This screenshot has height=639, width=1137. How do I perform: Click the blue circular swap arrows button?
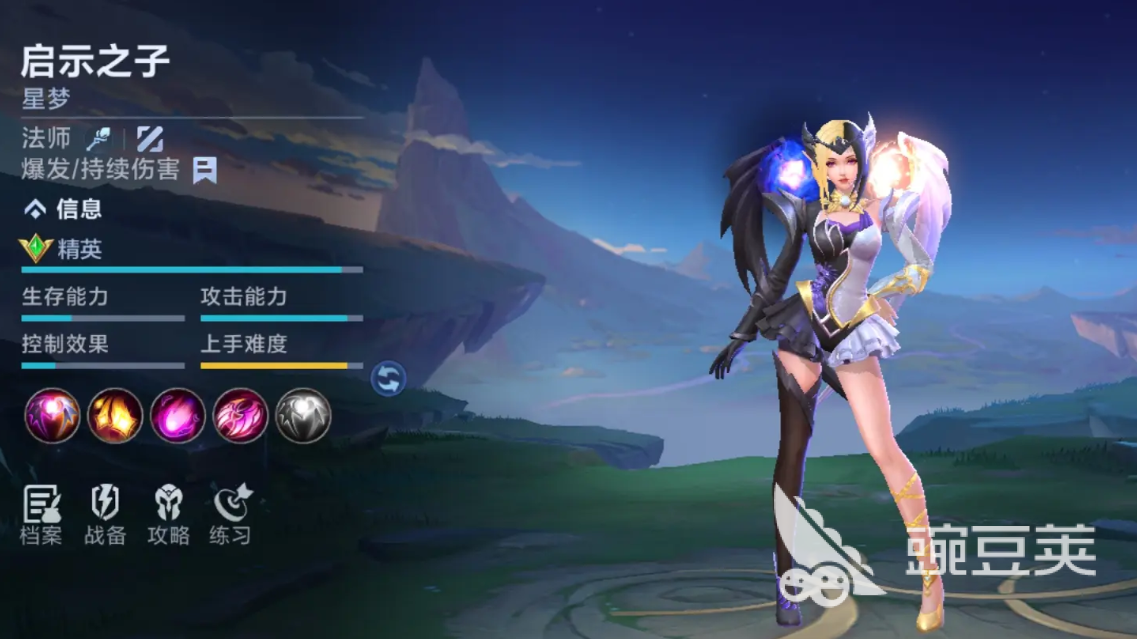[x=388, y=378]
